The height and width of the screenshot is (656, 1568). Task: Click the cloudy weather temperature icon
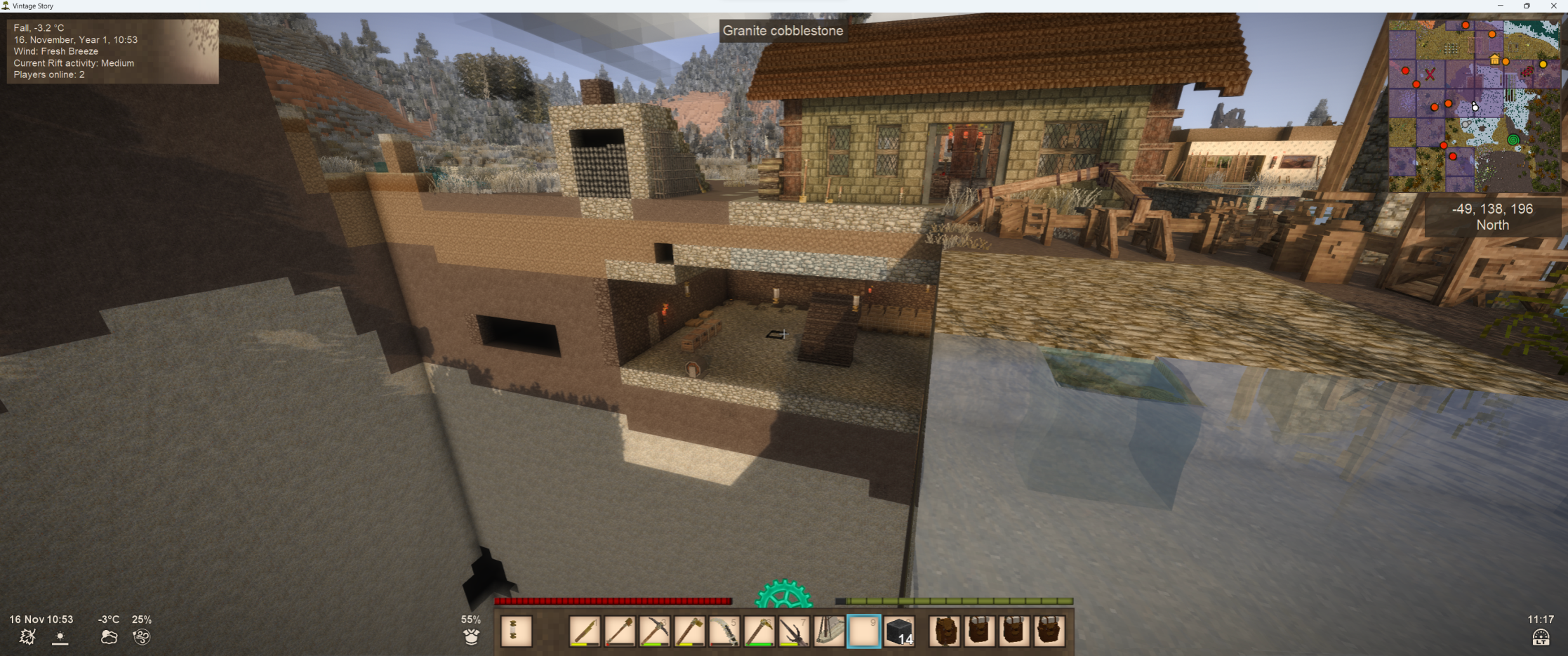tap(109, 636)
